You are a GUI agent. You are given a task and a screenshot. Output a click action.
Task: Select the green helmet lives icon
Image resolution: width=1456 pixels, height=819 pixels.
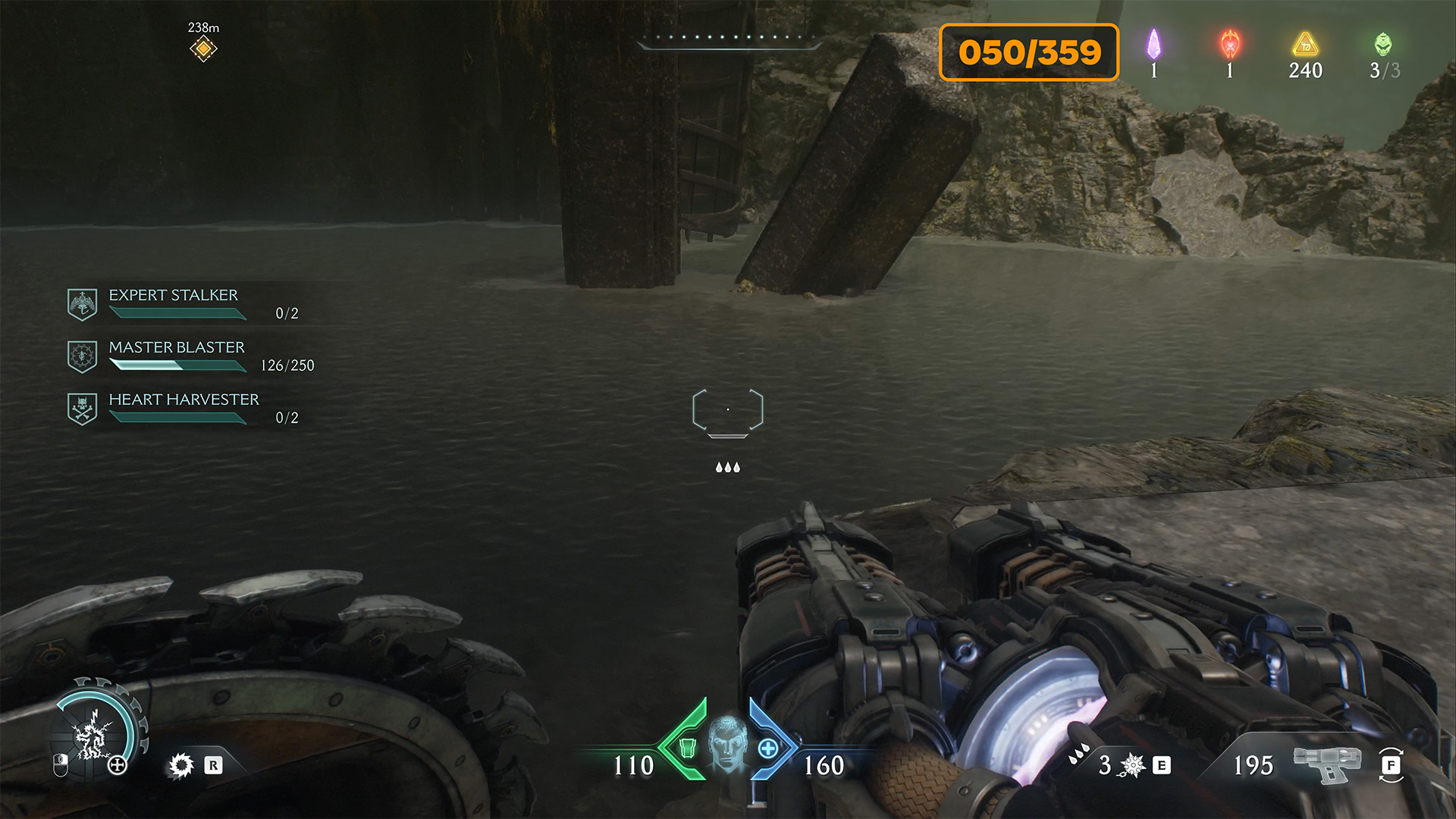(1383, 45)
